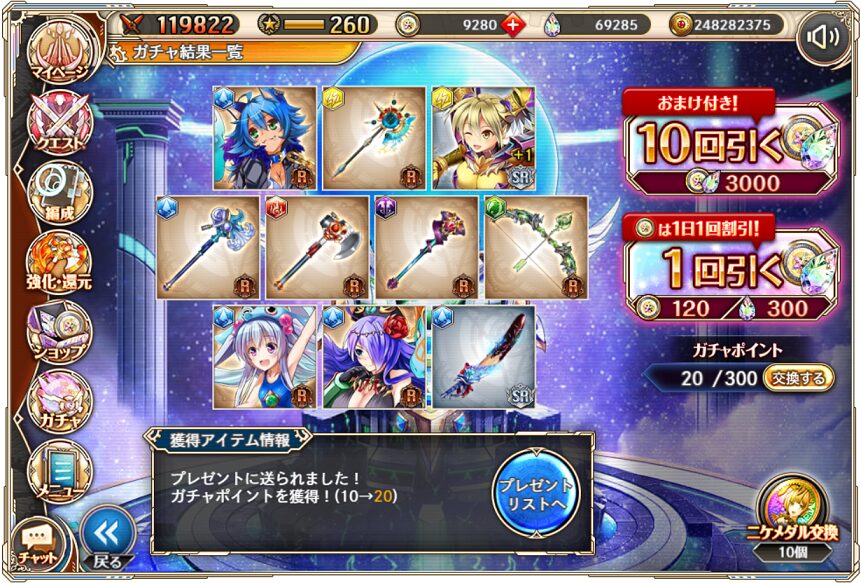Open the ショップ shop menu
This screenshot has height=583, width=861.
click(60, 330)
